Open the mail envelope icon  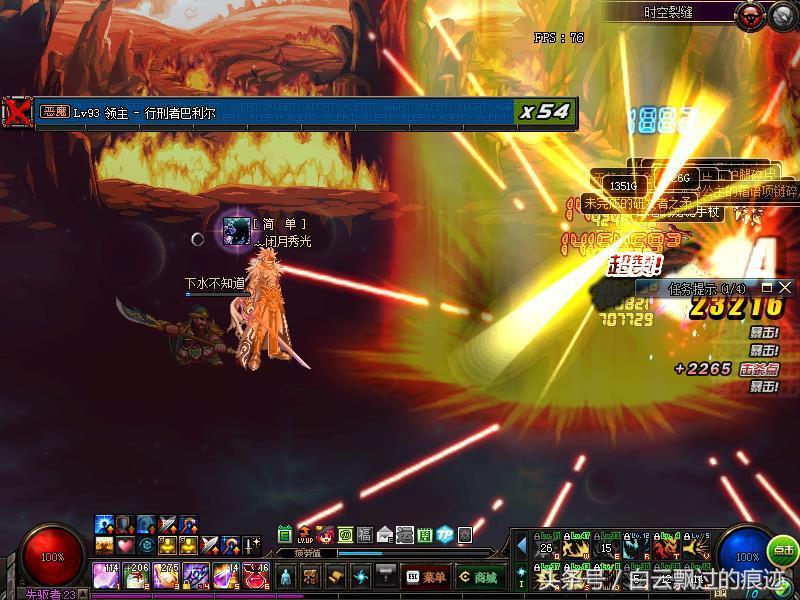tap(385, 534)
